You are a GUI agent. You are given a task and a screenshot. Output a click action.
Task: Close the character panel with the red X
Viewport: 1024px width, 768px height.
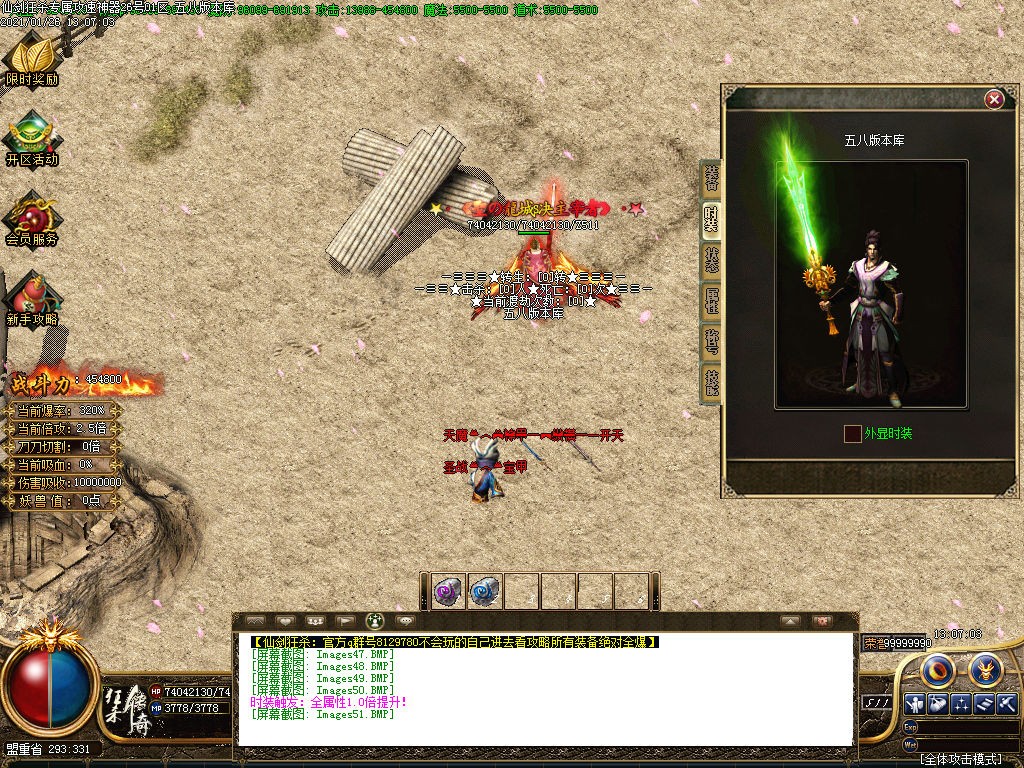click(994, 99)
